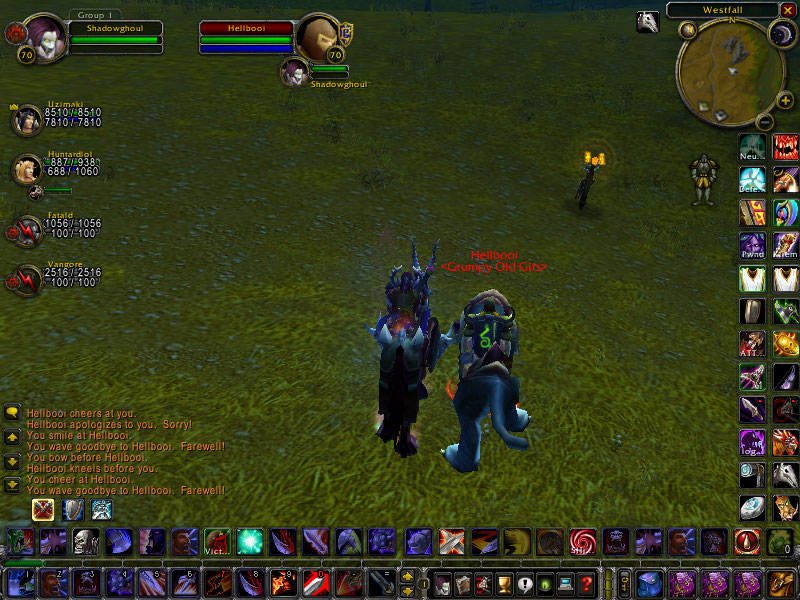This screenshot has height=600, width=800.
Task: Use the red spiral ability icon
Action: pos(582,542)
